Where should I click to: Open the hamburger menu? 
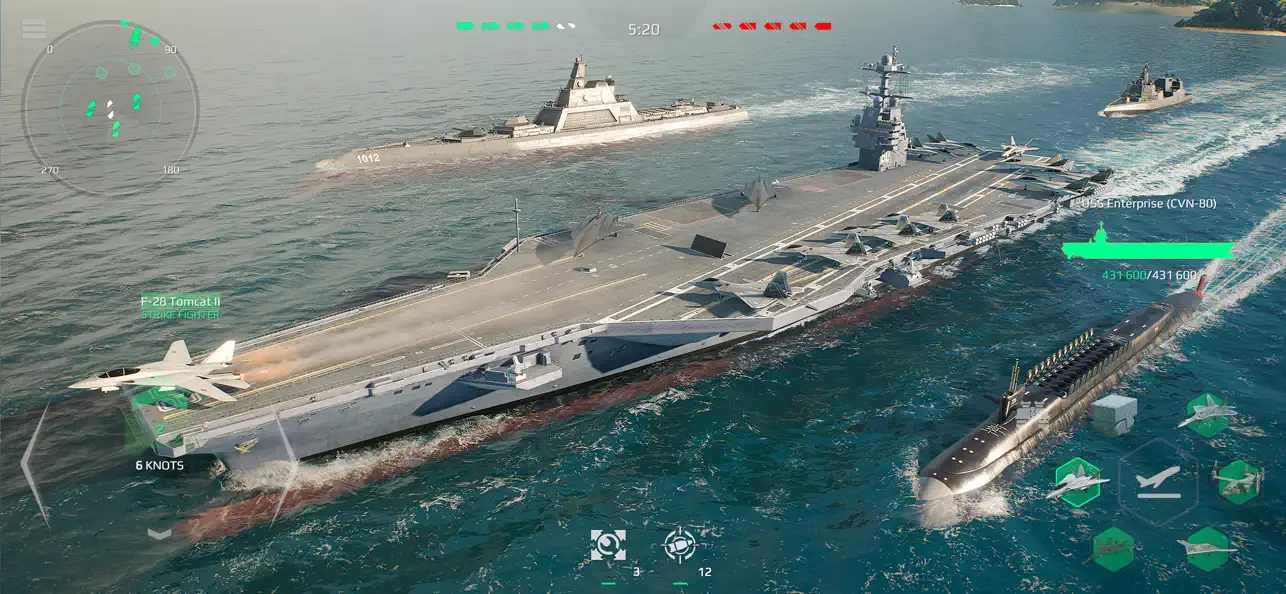34,29
